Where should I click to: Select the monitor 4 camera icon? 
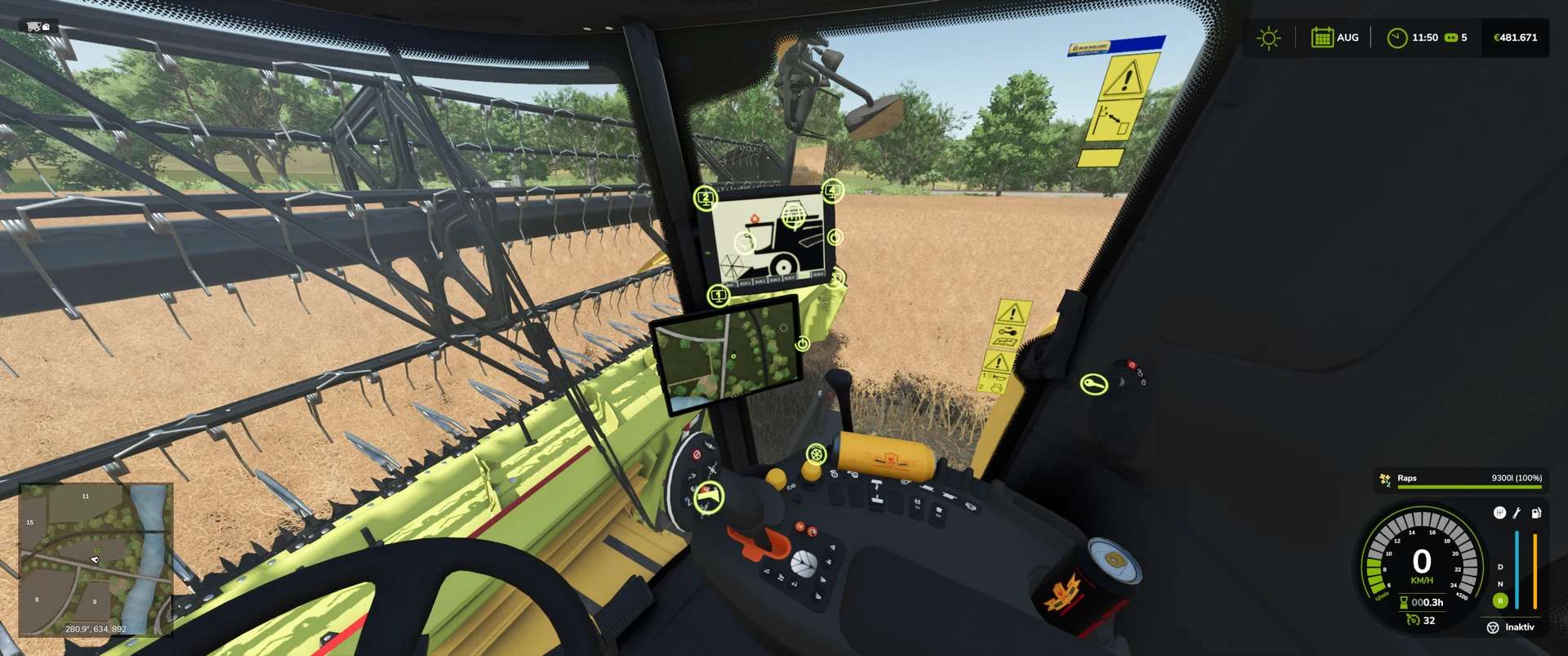[832, 191]
